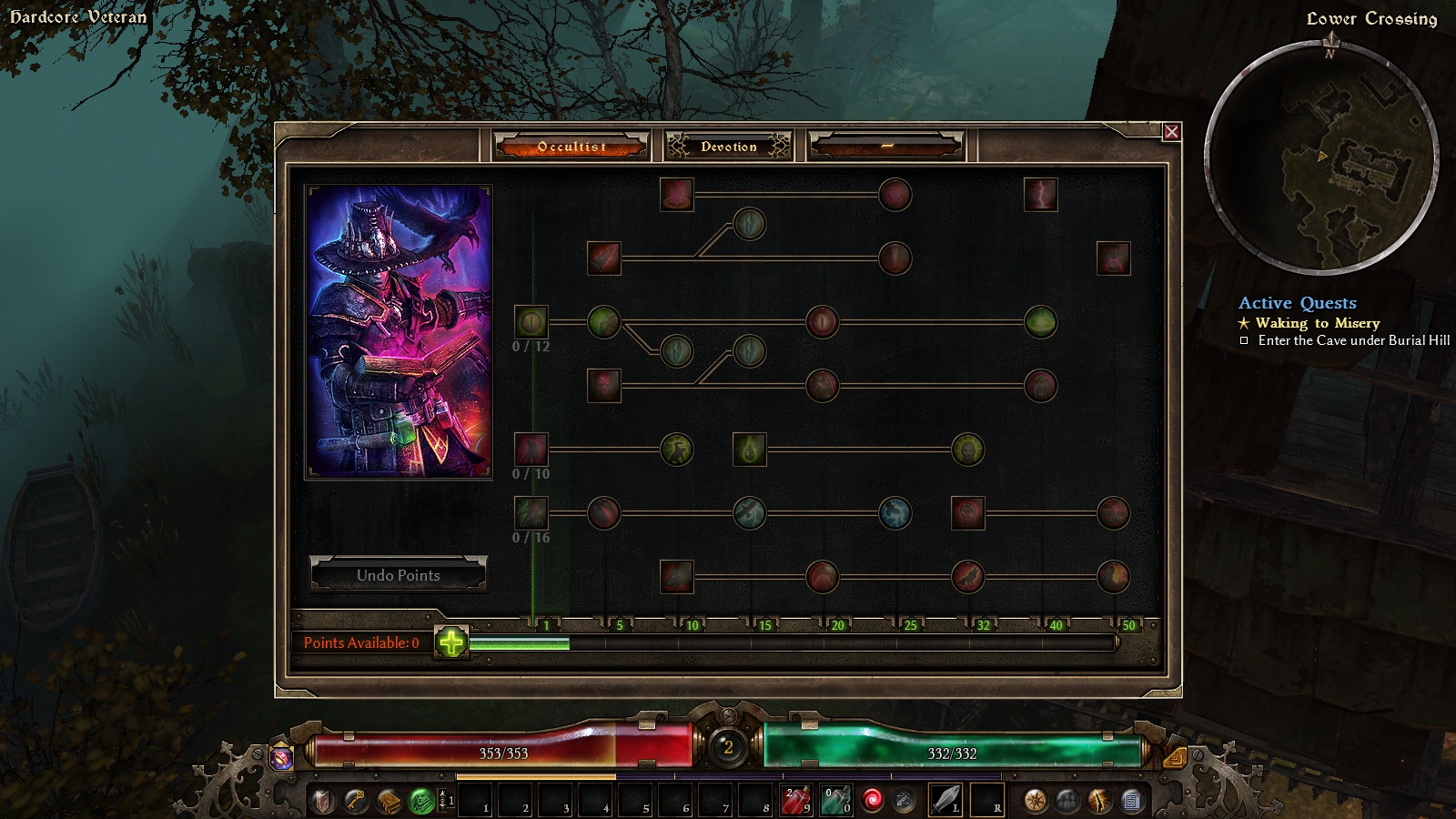Open the compass map button

(1035, 801)
